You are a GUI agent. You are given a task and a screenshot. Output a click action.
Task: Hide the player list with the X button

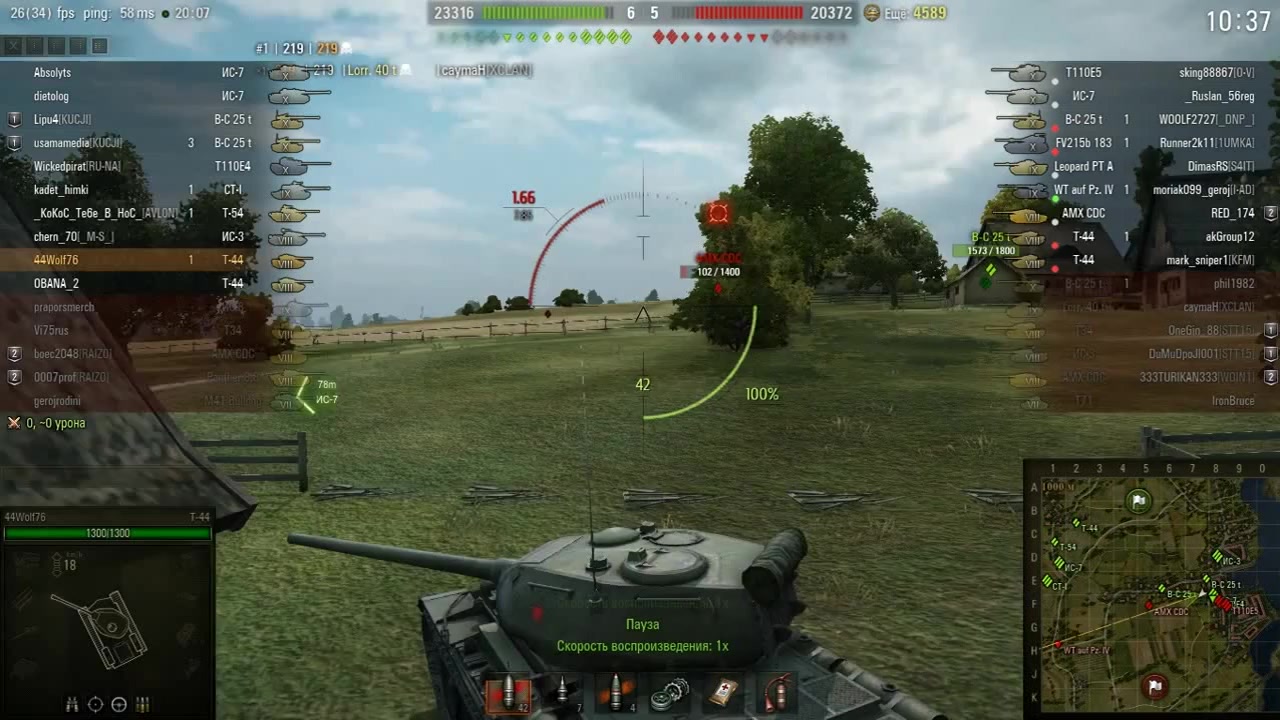pyautogui.click(x=13, y=46)
